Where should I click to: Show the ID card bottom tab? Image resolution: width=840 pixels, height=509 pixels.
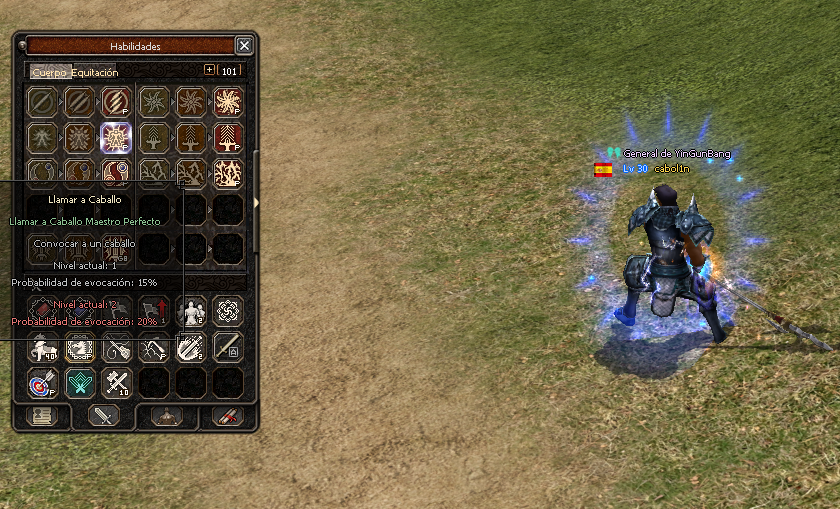coord(43,416)
